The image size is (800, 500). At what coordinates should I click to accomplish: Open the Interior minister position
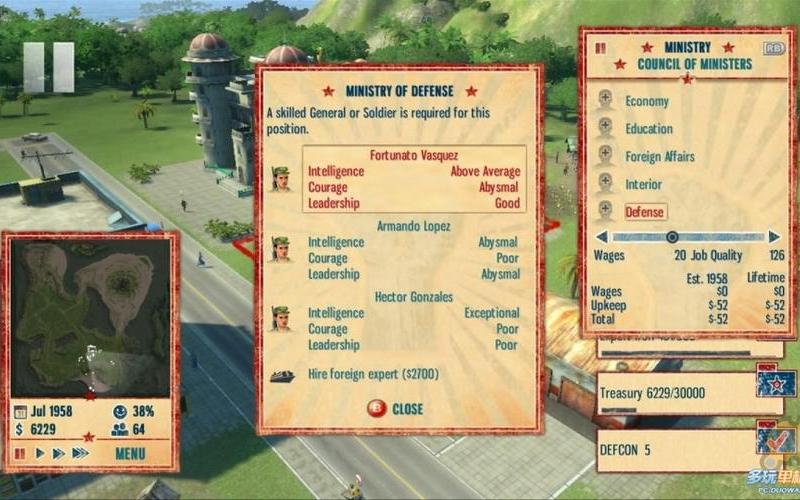(x=643, y=184)
